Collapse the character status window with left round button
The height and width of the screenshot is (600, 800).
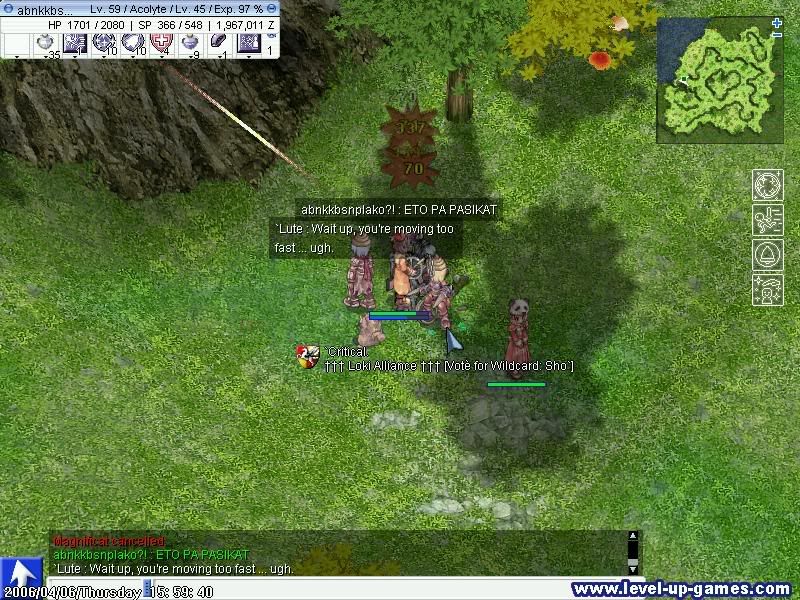tap(6, 8)
